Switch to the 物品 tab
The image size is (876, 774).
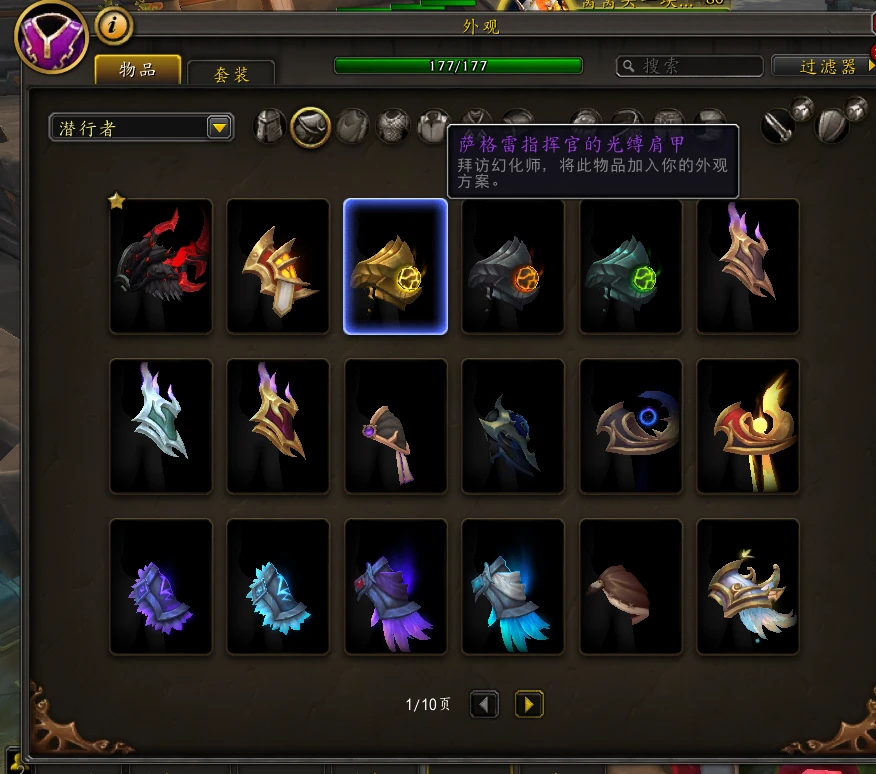pos(138,69)
